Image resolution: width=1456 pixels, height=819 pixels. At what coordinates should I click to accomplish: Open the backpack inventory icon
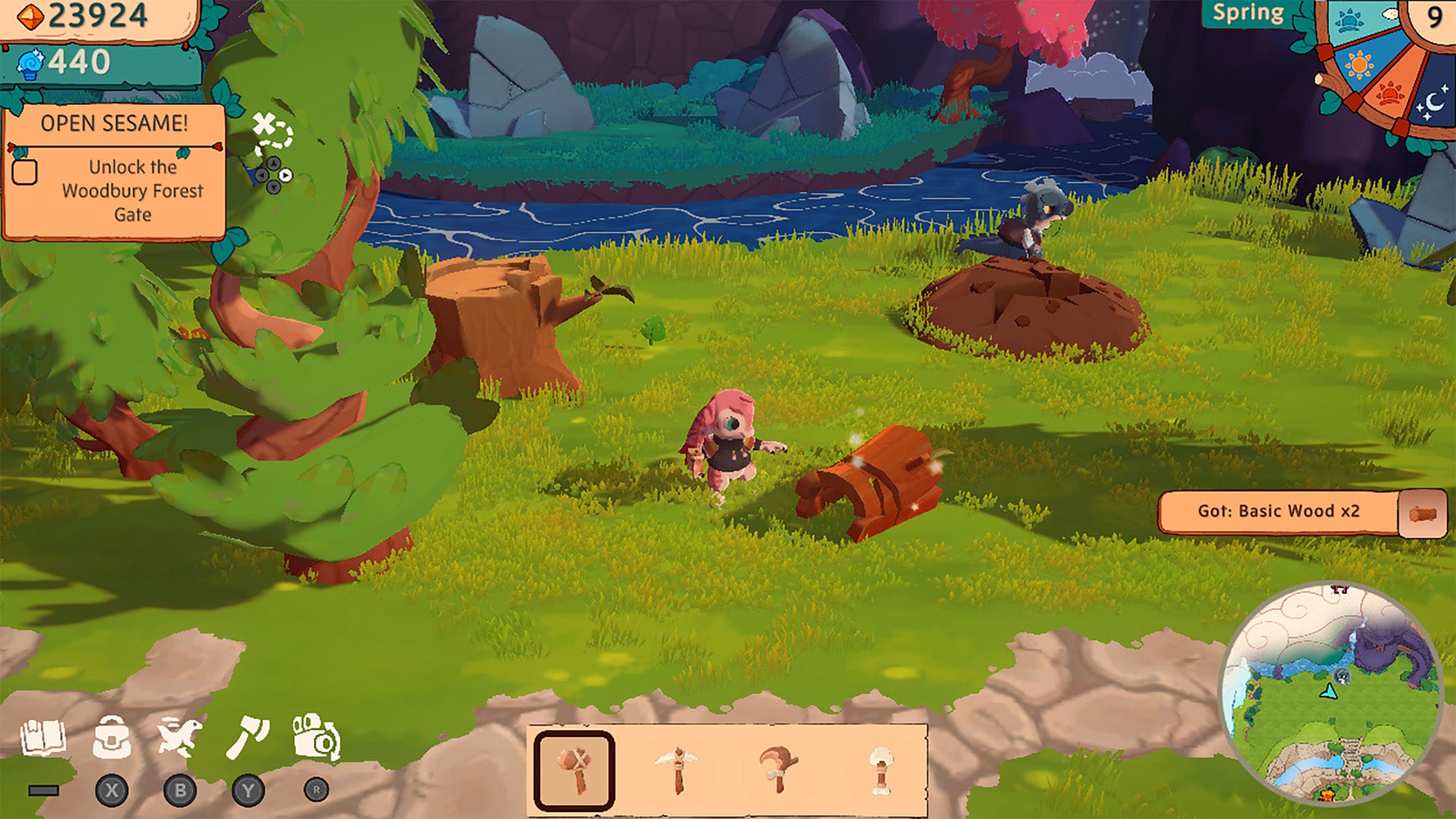(111, 738)
